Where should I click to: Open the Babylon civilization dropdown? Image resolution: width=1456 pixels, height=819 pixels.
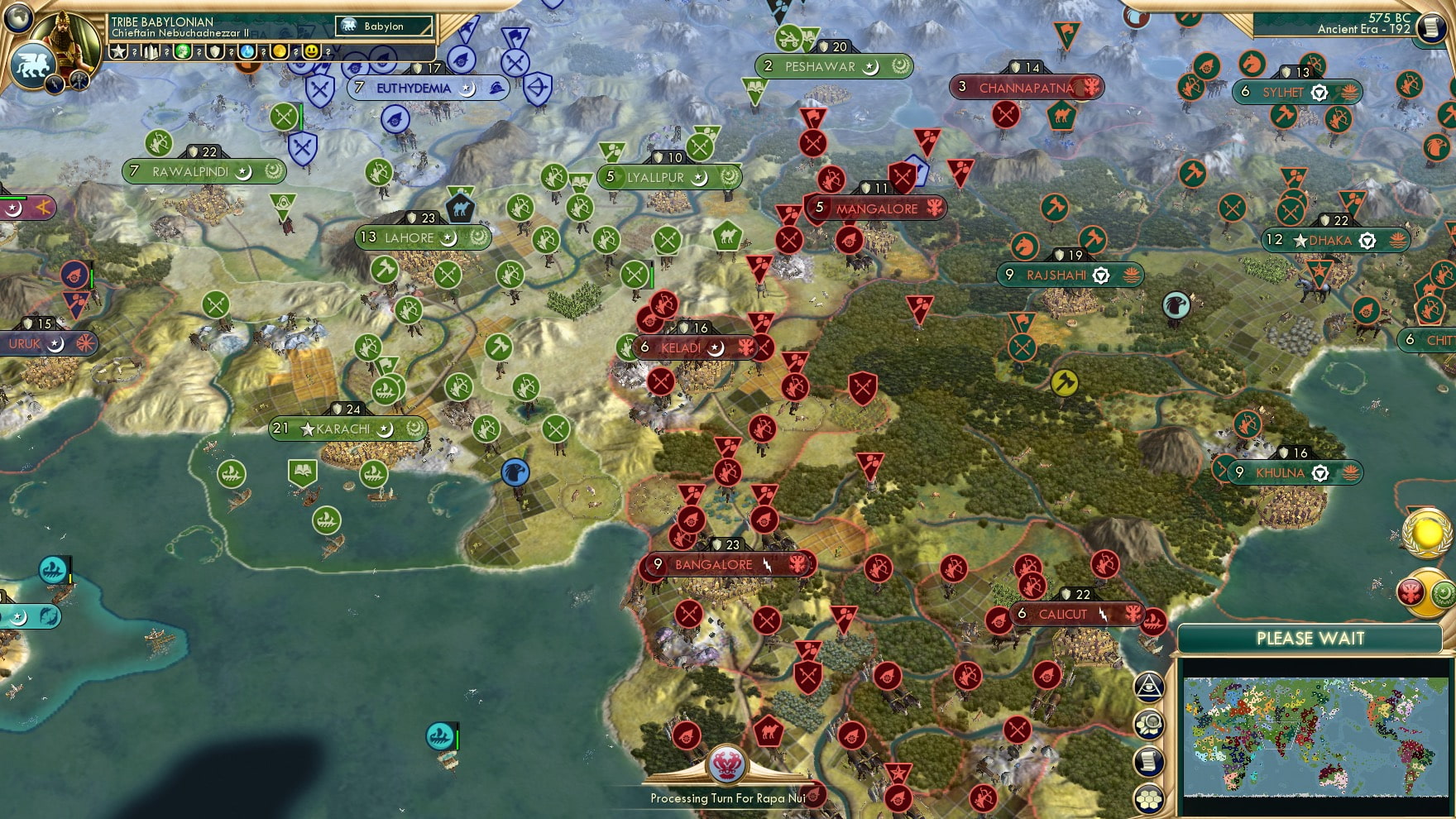click(385, 26)
